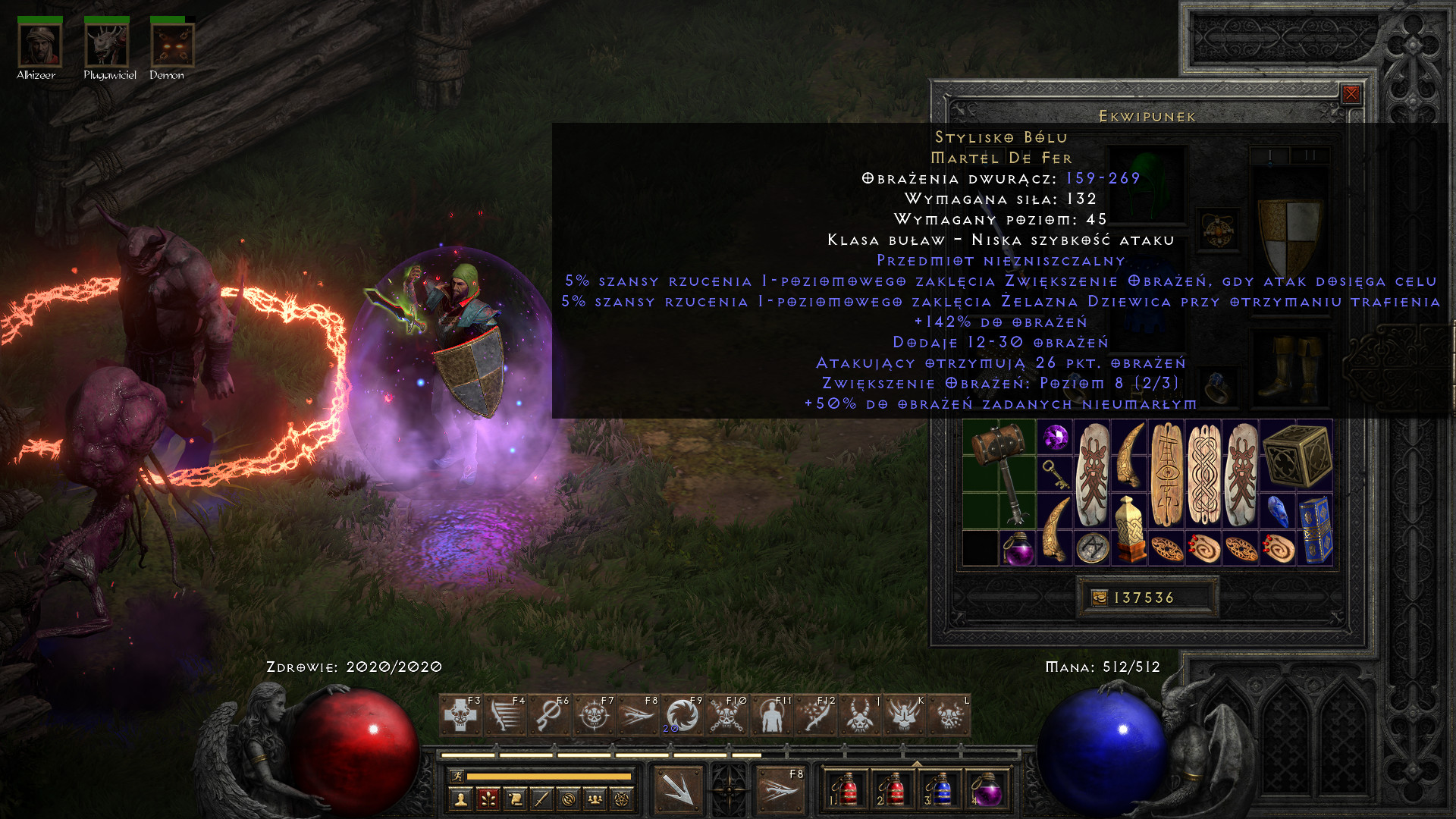Select the blue tome in the inventory
The height and width of the screenshot is (819, 1456).
click(x=1315, y=529)
